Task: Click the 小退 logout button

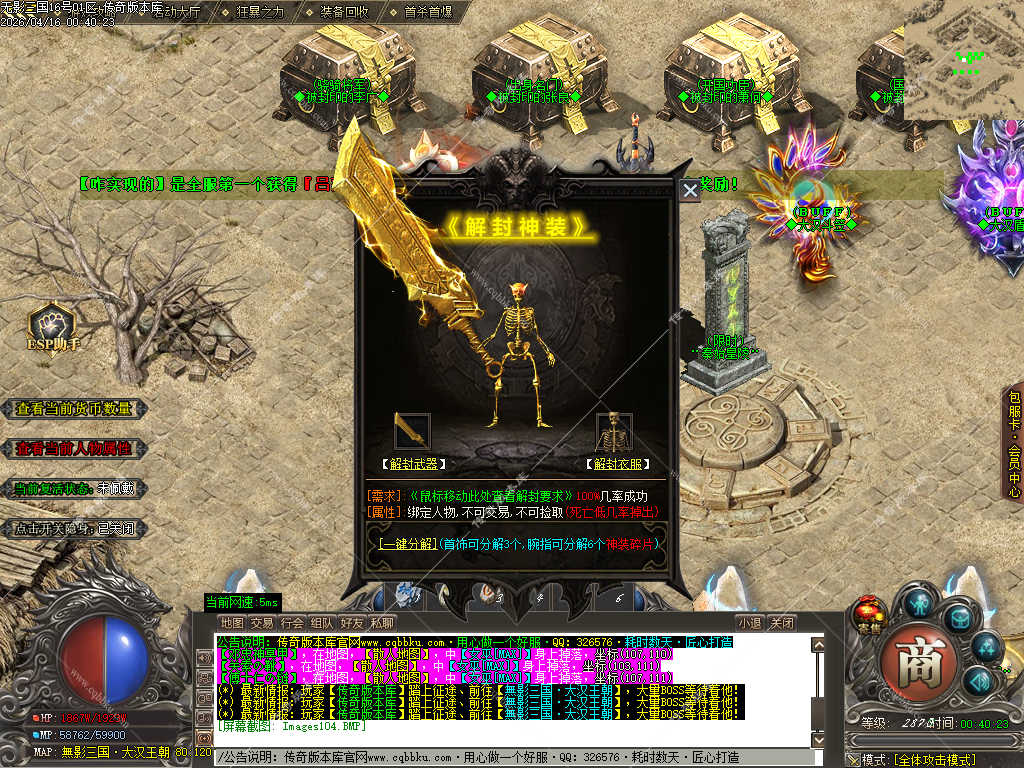Action: 750,623
